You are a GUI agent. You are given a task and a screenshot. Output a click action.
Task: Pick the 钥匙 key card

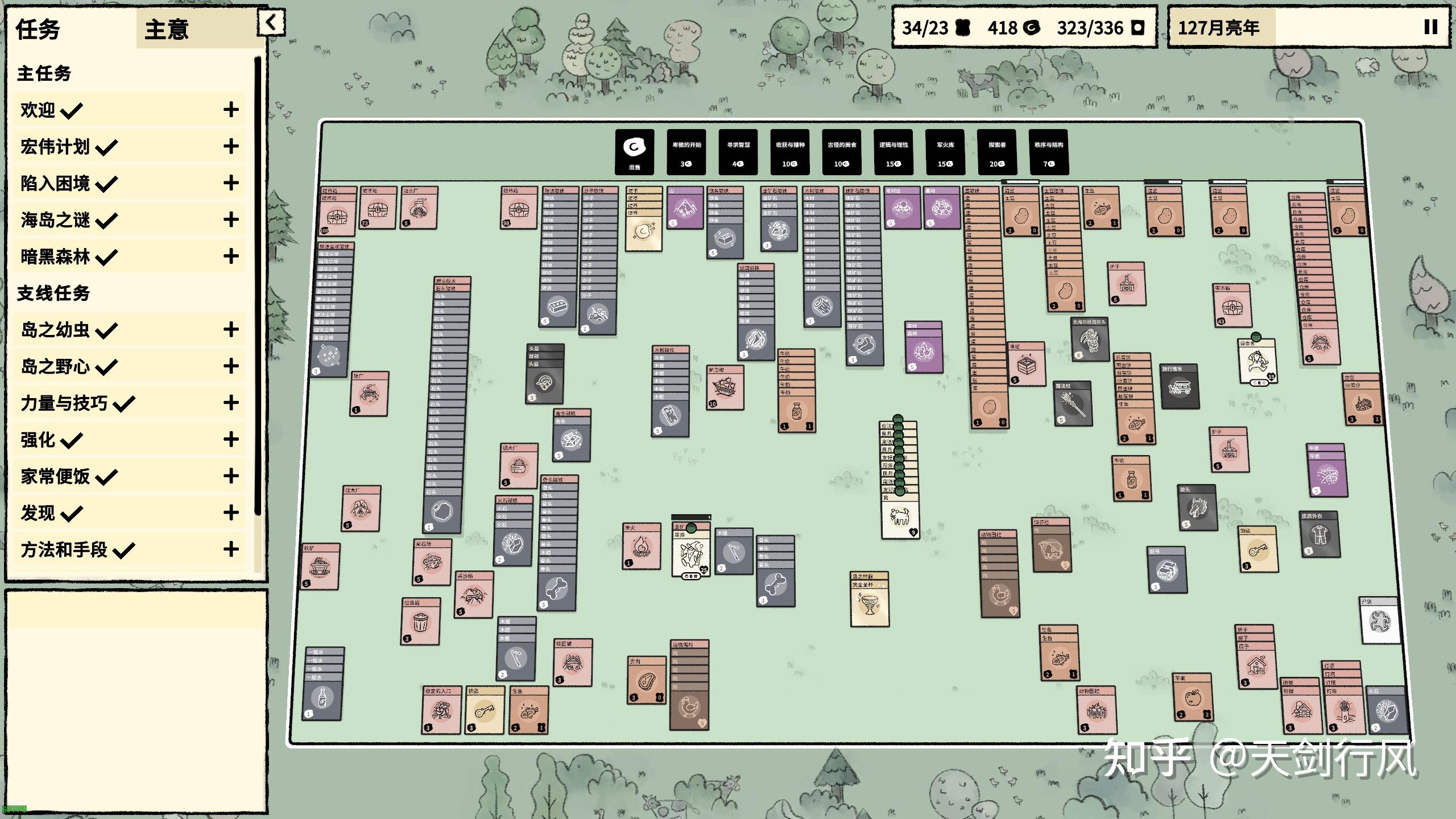(485, 711)
